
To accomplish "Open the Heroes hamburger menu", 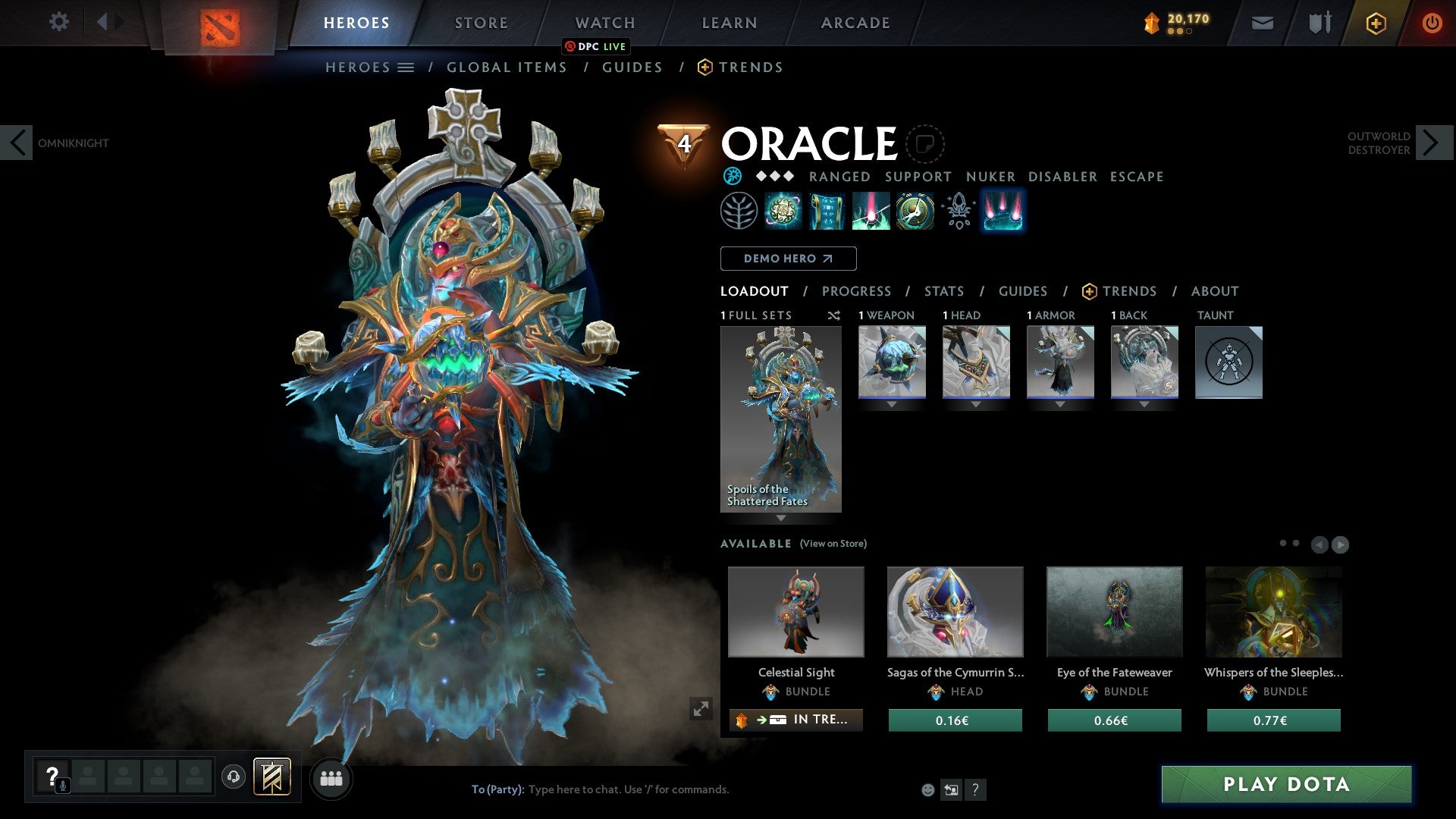I will click(407, 67).
